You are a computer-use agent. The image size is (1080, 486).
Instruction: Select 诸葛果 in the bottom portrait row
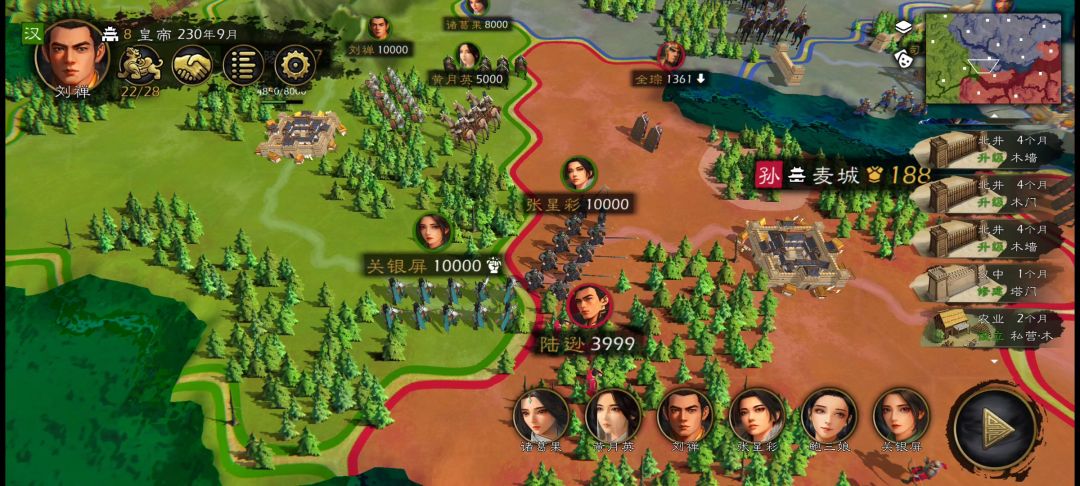pos(541,416)
